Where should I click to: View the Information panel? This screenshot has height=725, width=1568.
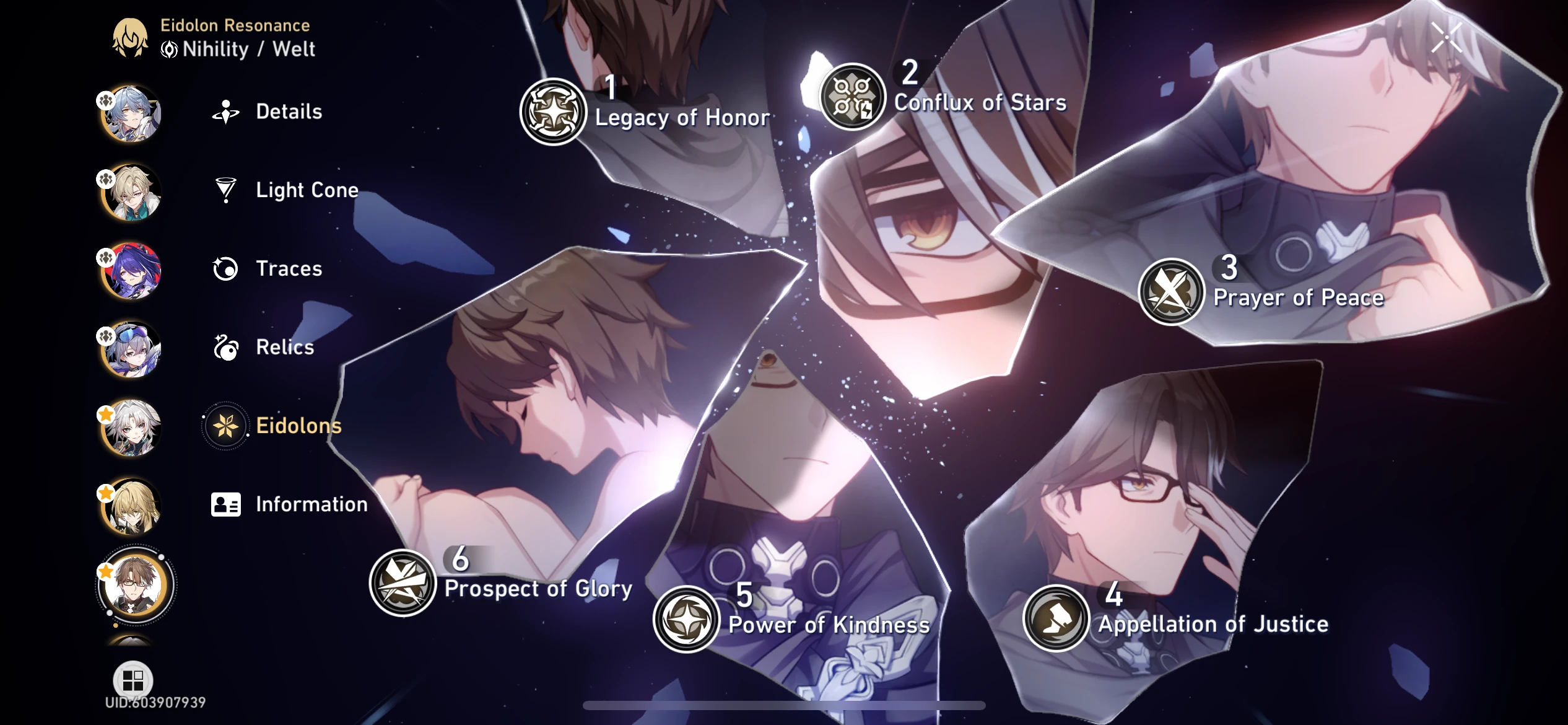coord(310,505)
